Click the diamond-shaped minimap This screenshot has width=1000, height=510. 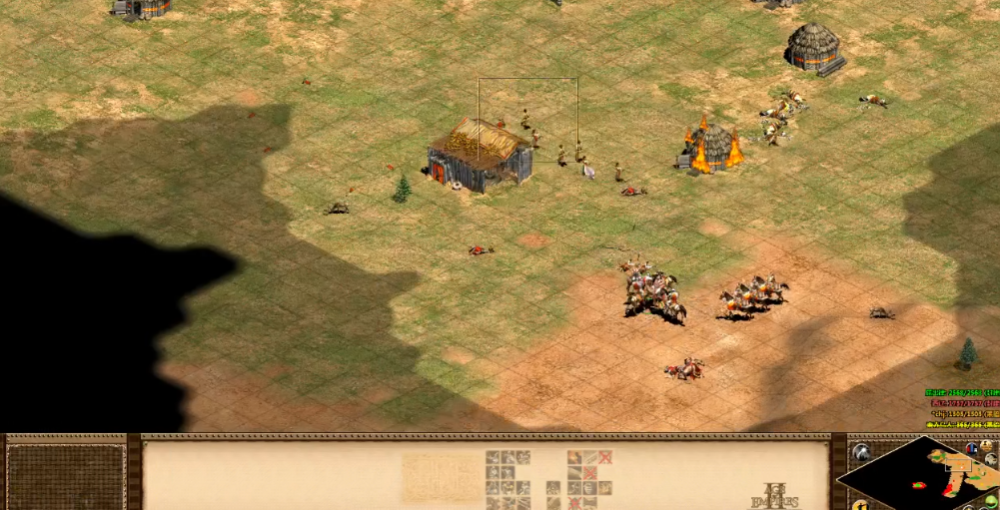coord(918,474)
